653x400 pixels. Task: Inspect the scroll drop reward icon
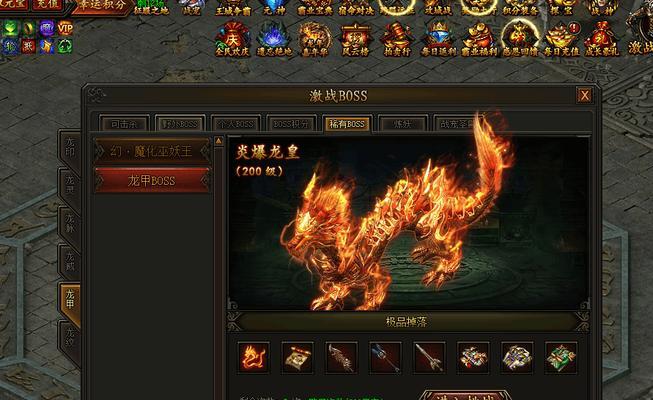(298, 356)
